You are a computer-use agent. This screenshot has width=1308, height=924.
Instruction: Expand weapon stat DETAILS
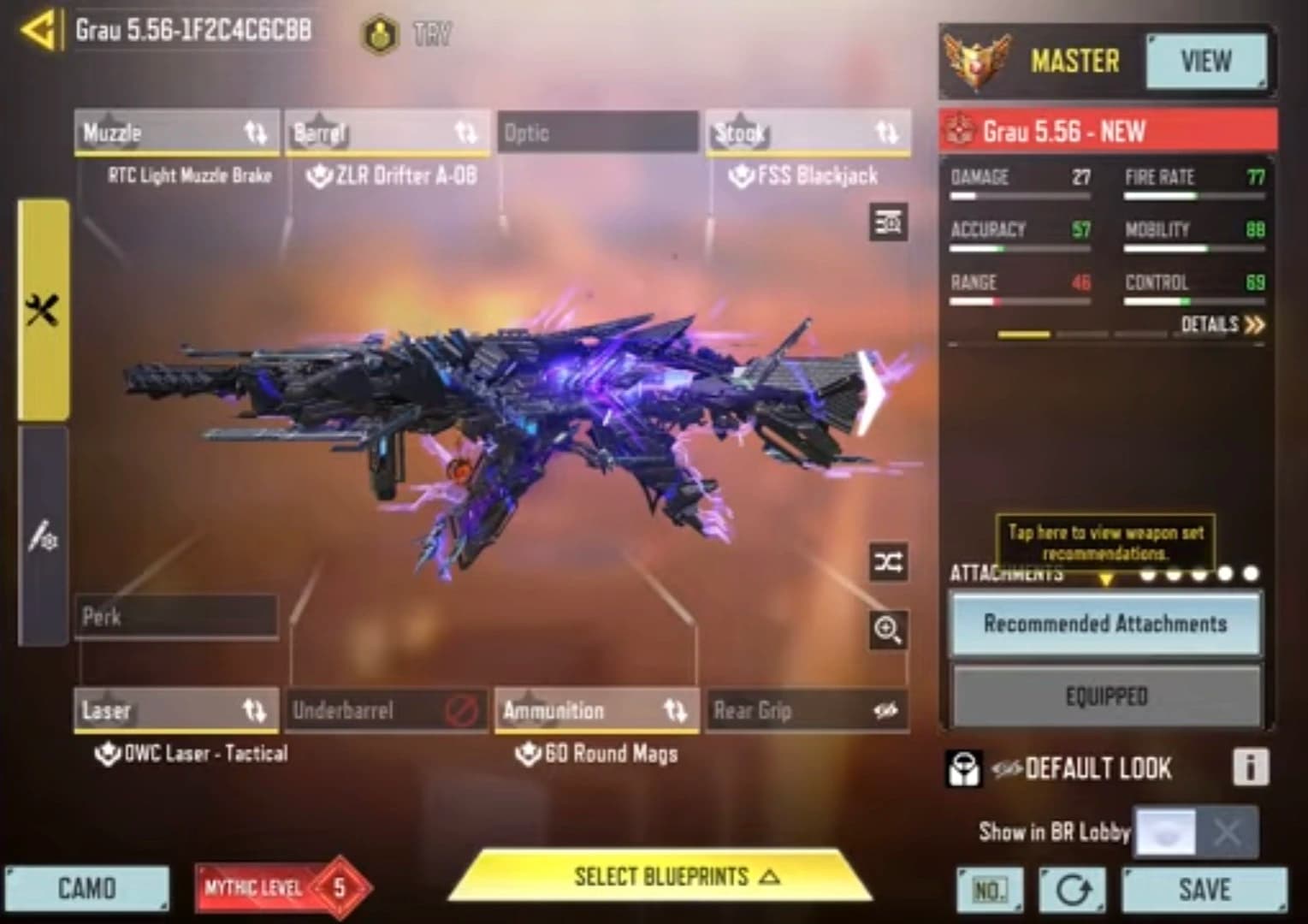1222,325
